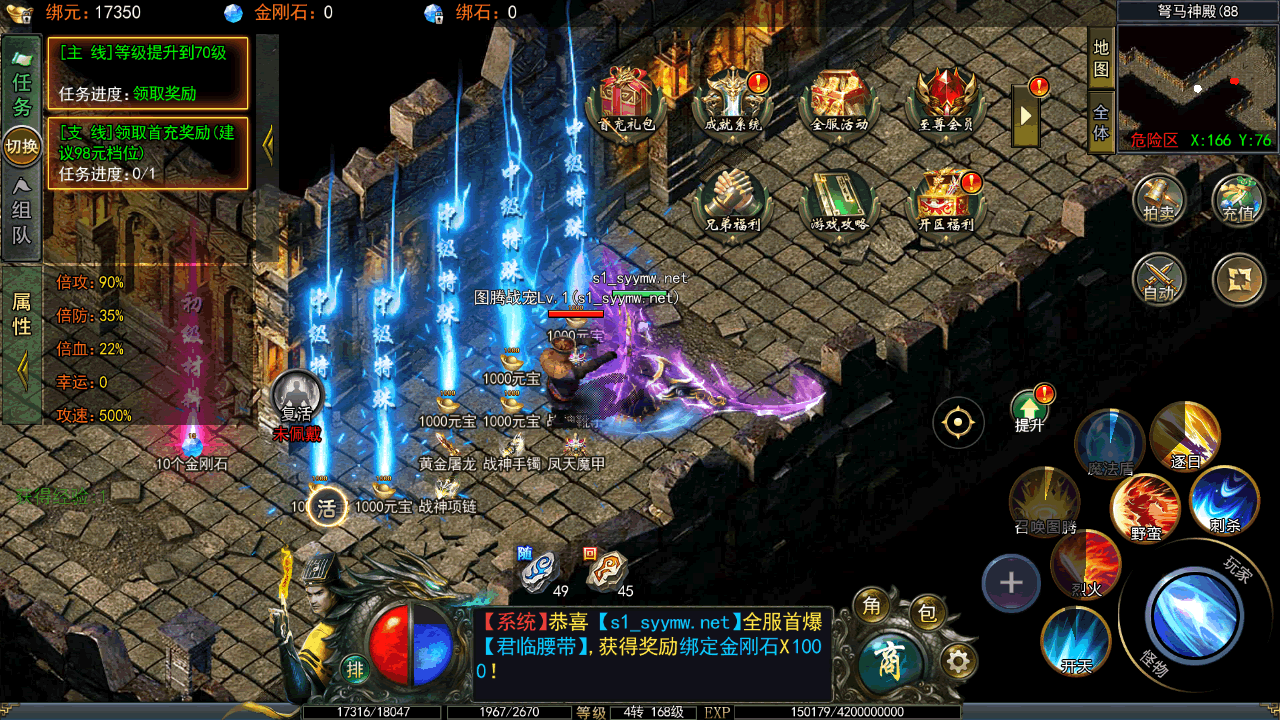Open the 充值 recharge shop
Viewport: 1280px width, 720px height.
click(x=1238, y=200)
